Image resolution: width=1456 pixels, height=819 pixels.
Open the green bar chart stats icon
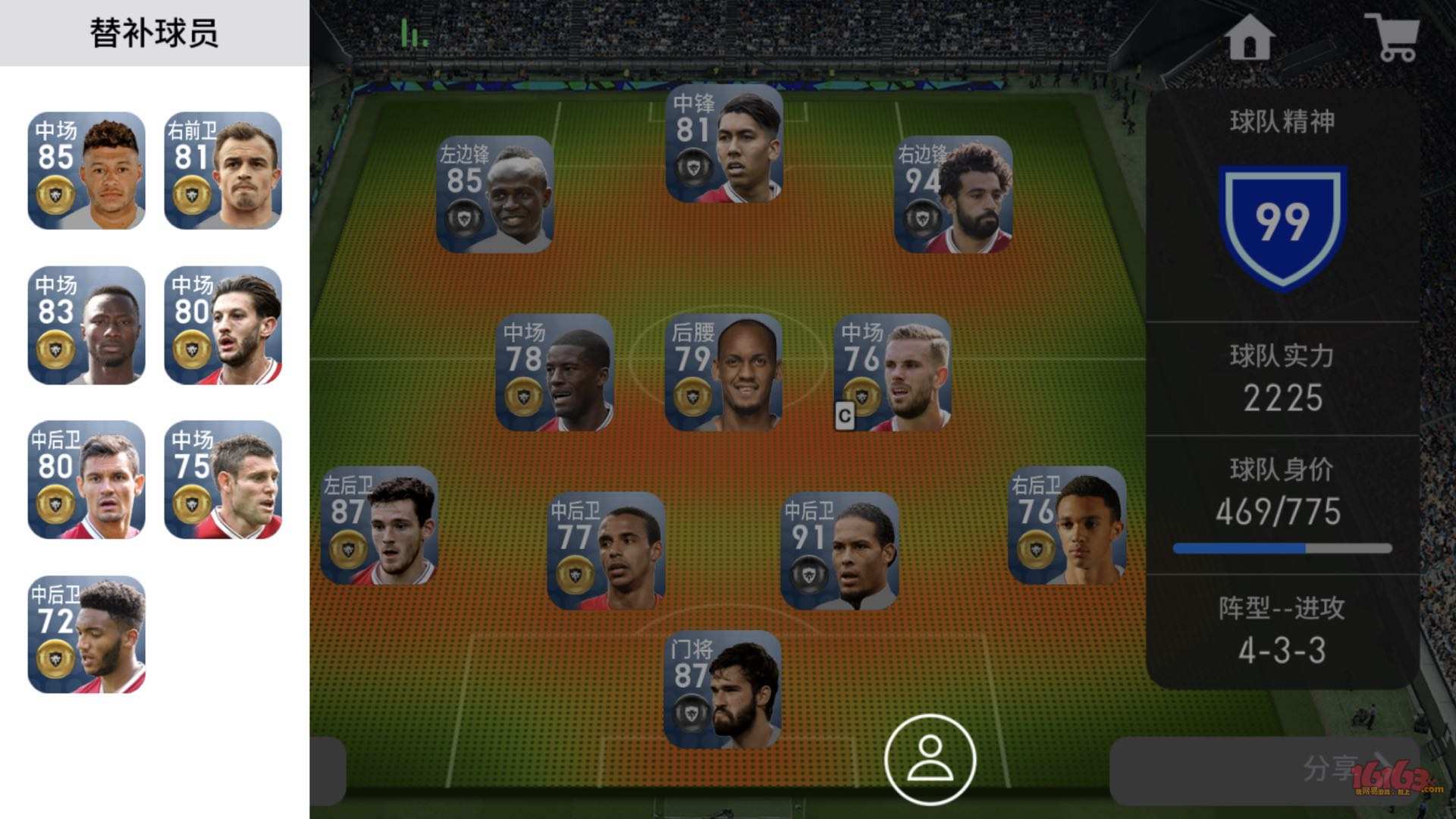point(414,33)
